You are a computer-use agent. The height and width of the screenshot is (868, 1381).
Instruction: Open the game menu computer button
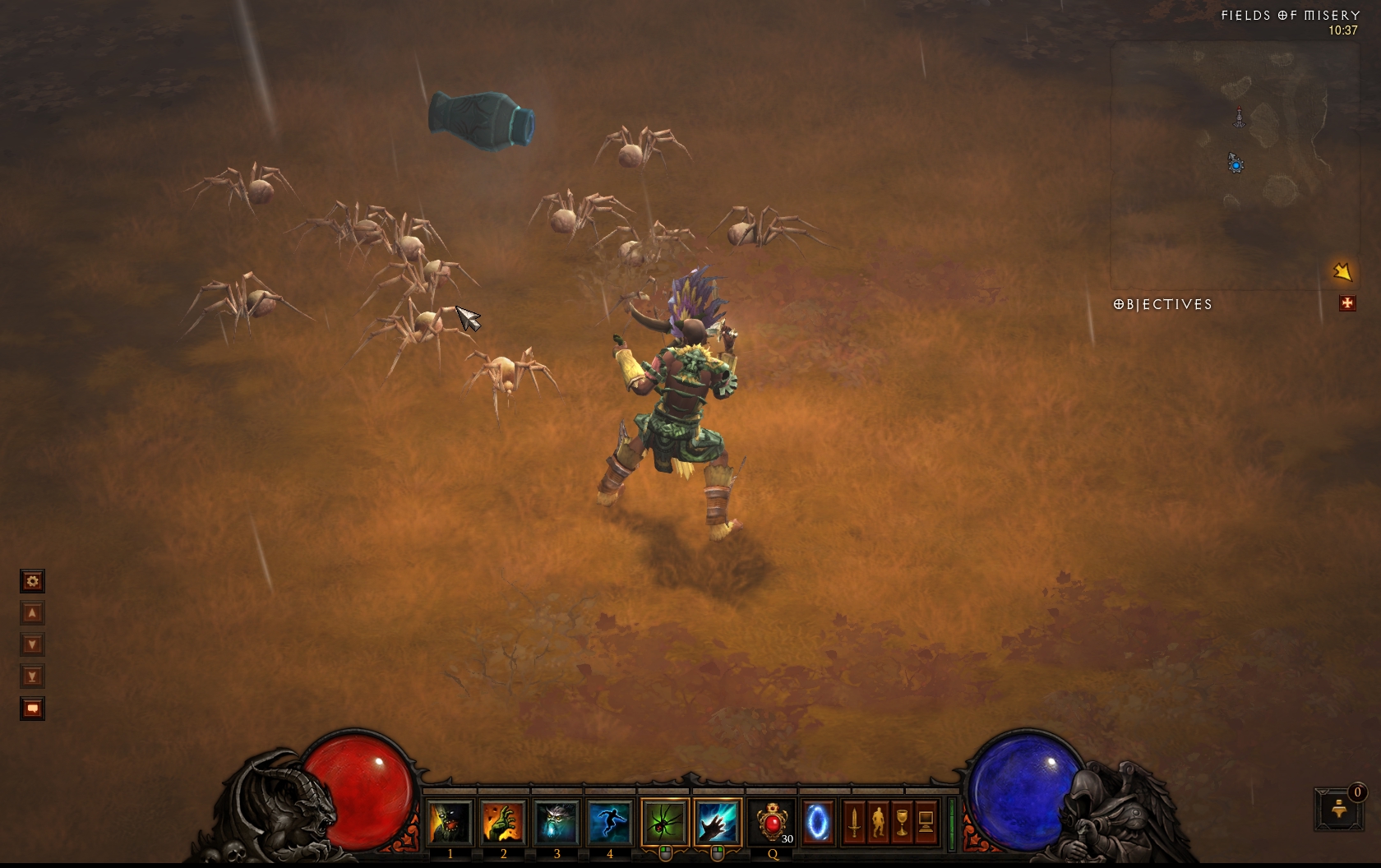(x=926, y=822)
